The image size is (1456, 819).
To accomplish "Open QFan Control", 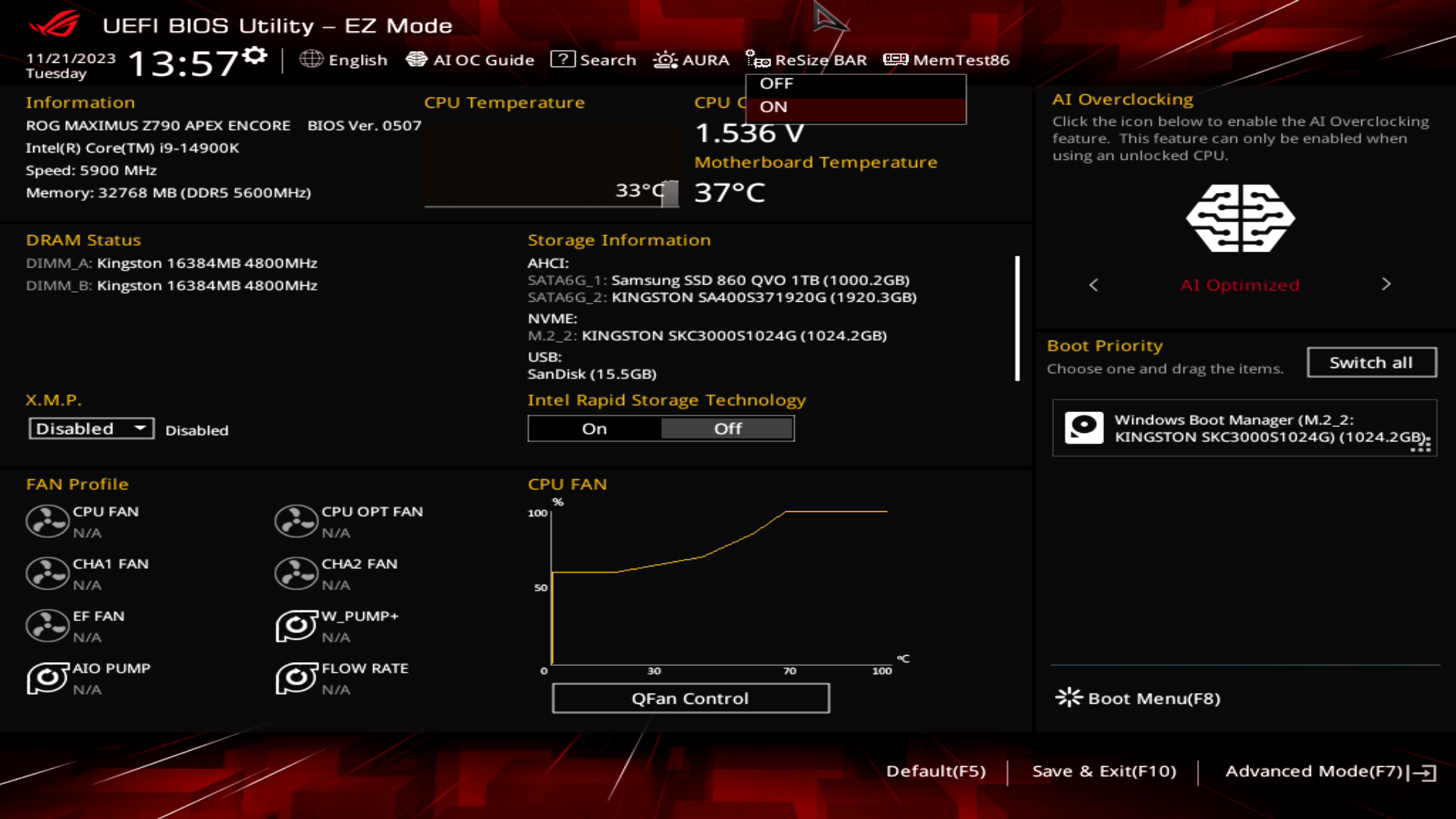I will pyautogui.click(x=690, y=698).
